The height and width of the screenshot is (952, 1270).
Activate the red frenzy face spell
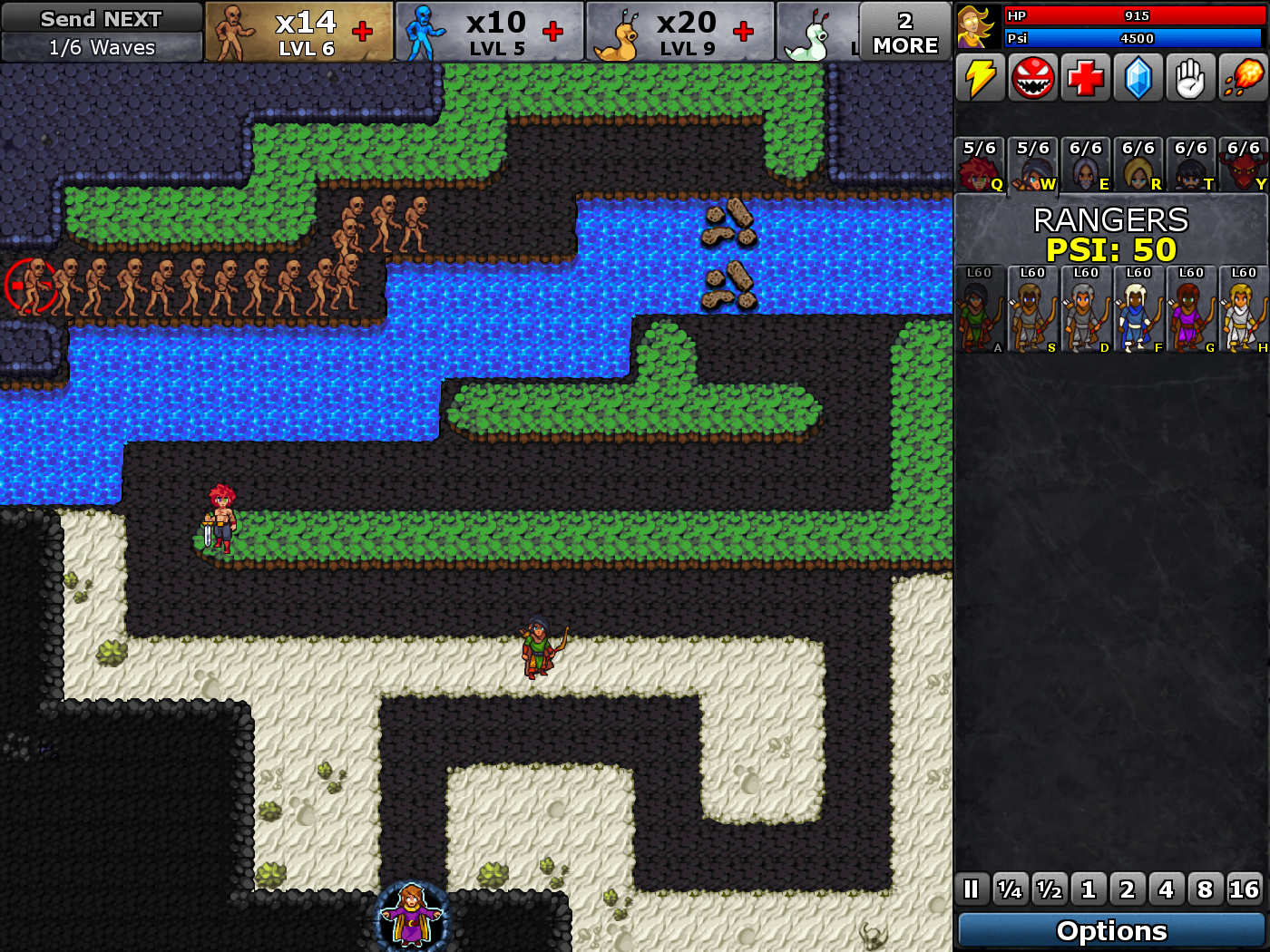1032,78
